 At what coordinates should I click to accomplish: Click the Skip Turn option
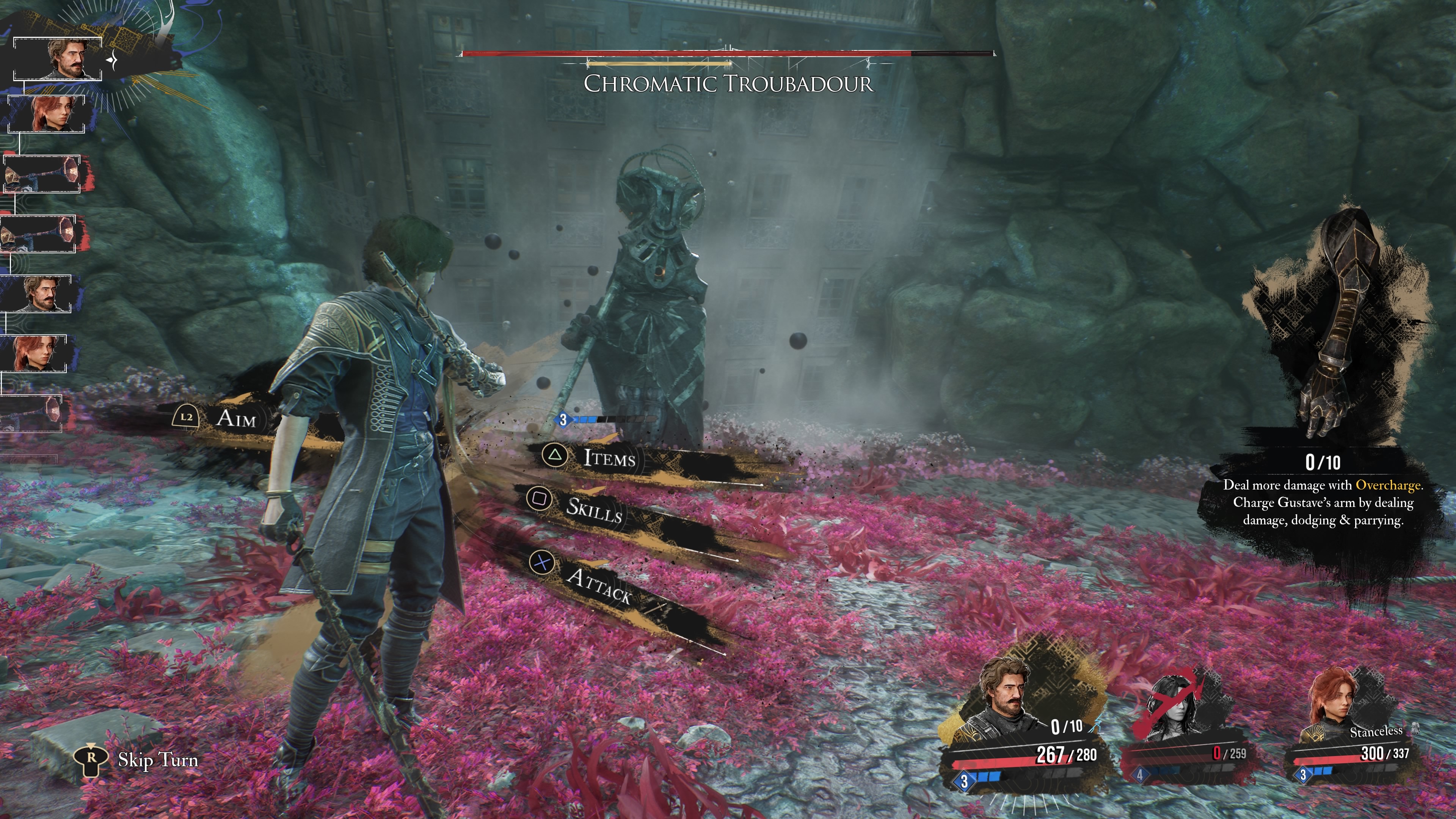click(157, 759)
